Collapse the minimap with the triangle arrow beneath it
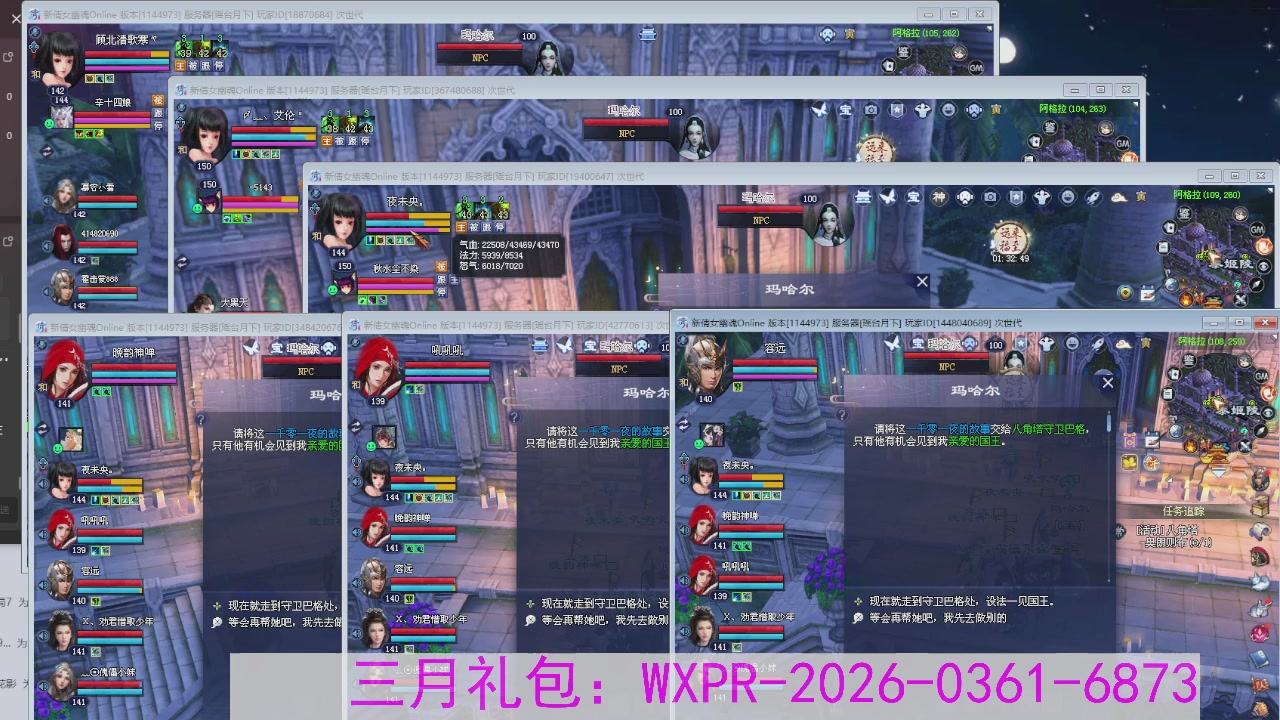 click(x=1216, y=471)
